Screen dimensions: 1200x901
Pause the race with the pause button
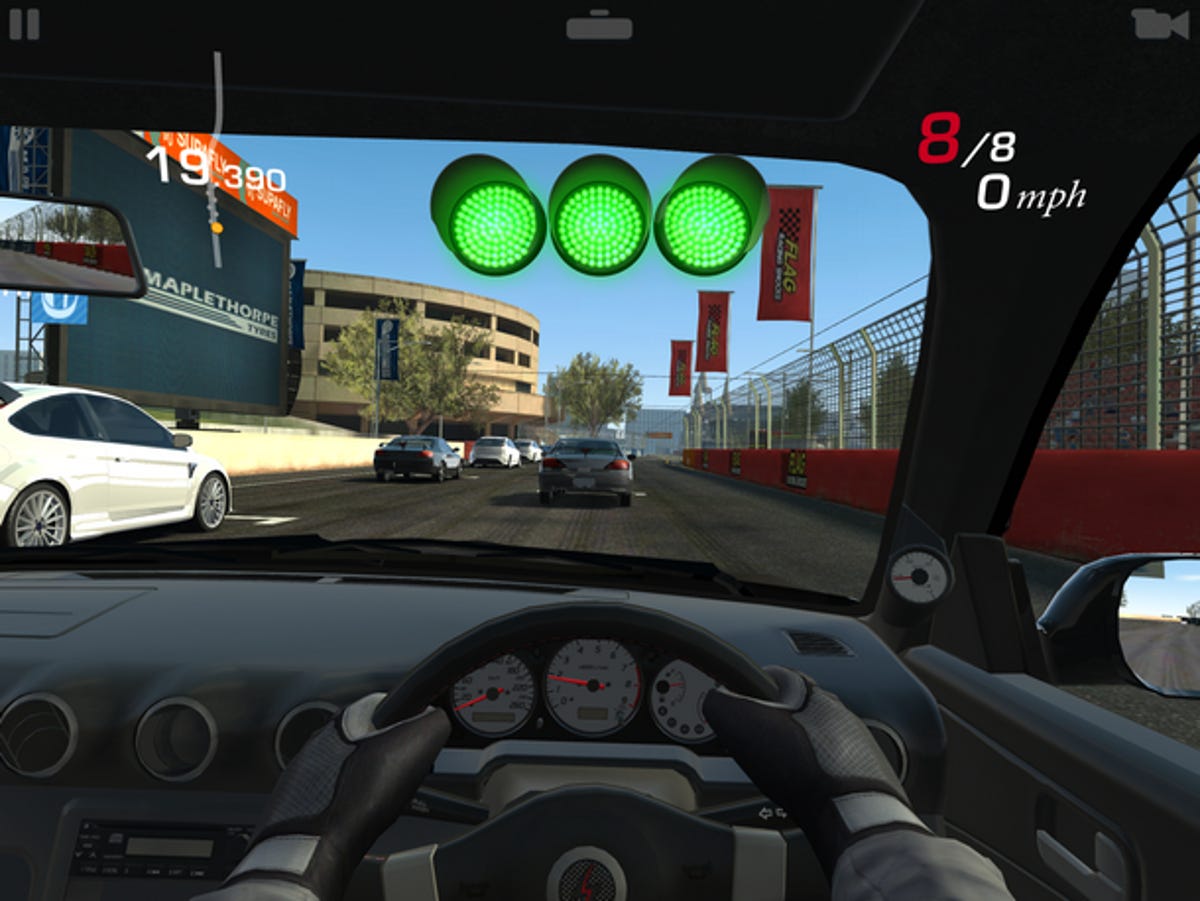[24, 24]
